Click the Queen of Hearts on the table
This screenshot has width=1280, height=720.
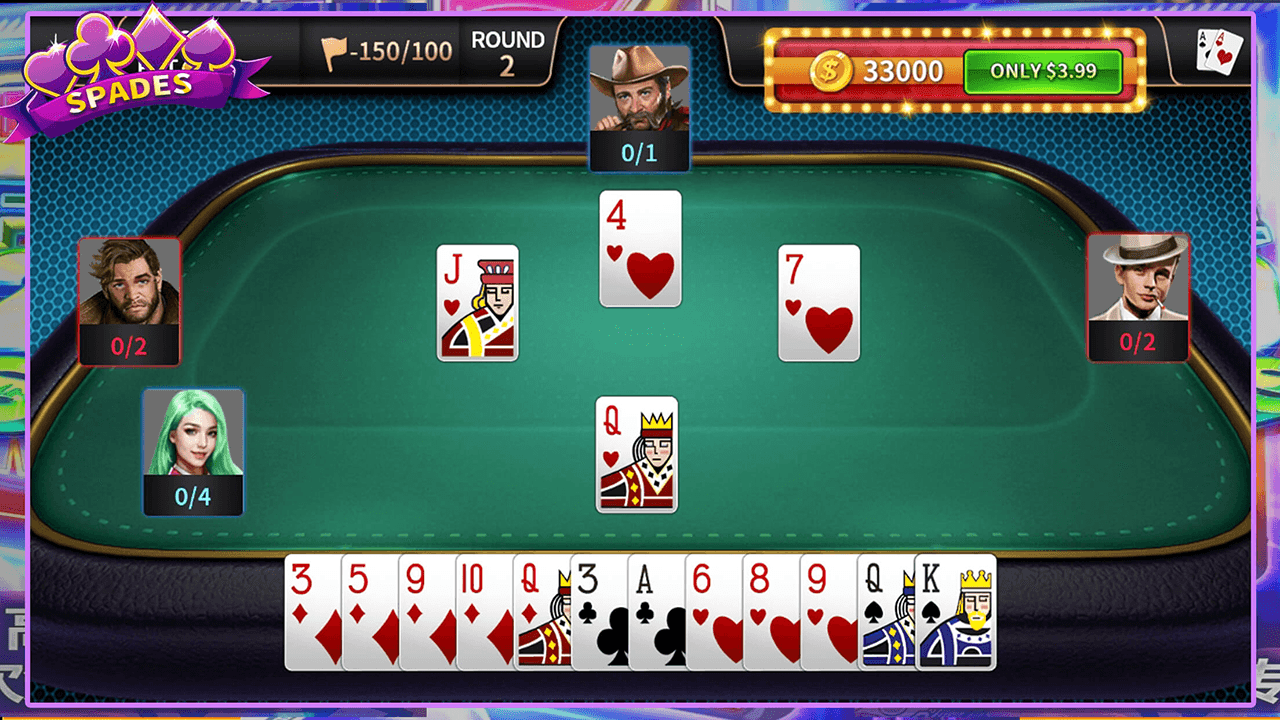point(637,455)
